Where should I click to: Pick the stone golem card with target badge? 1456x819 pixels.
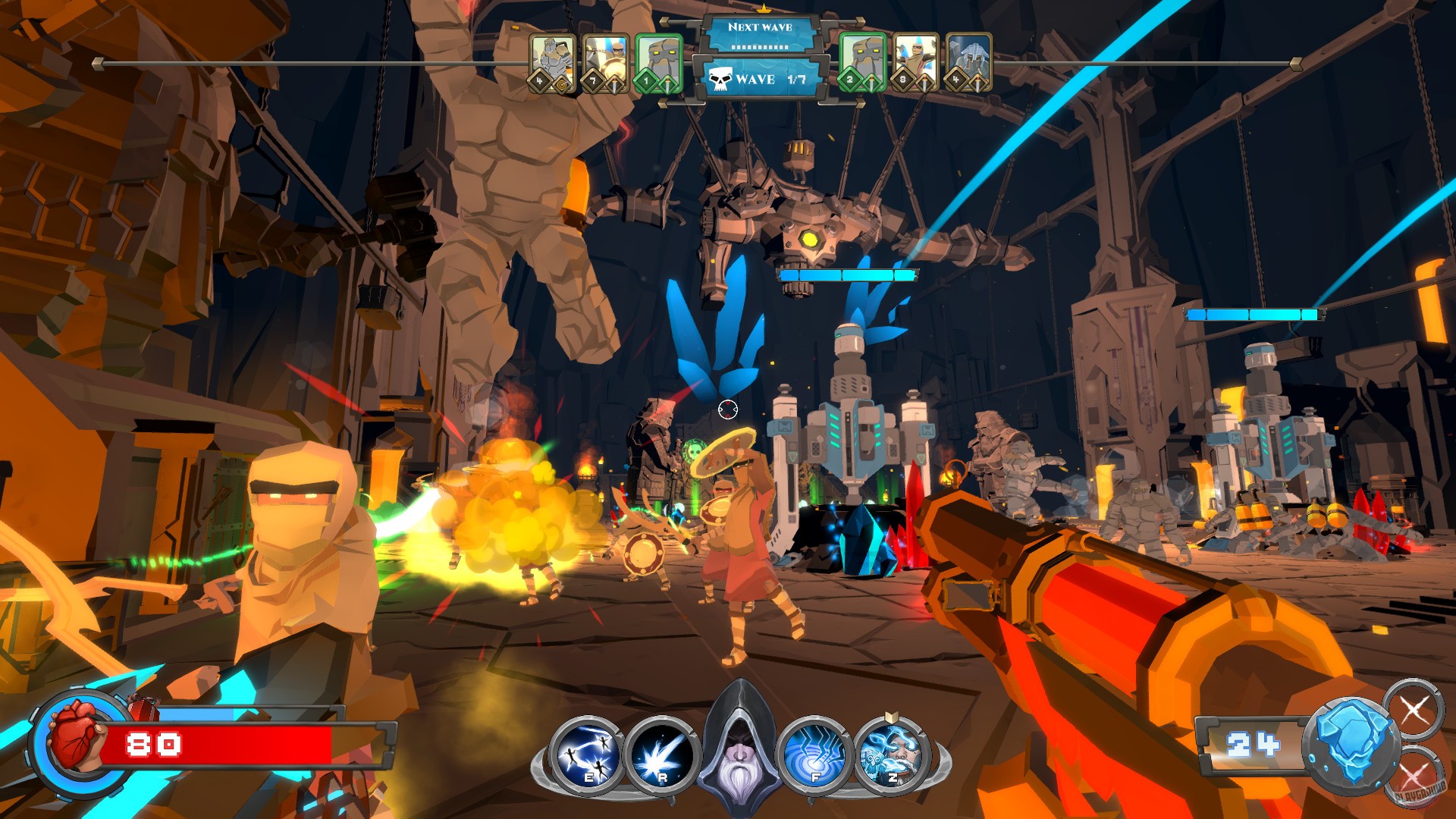(x=551, y=63)
